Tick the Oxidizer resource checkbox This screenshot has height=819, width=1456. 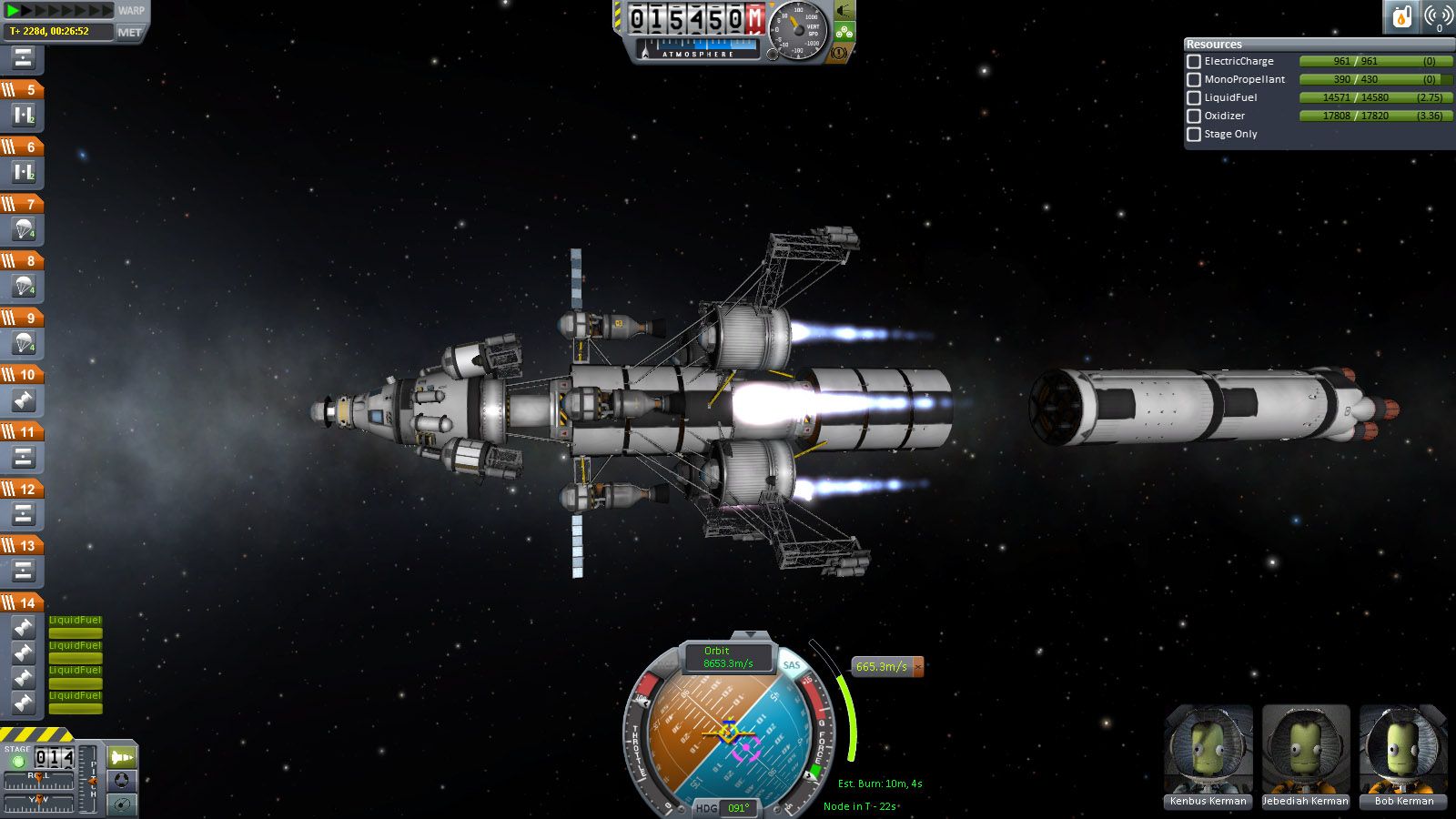pos(1194,116)
